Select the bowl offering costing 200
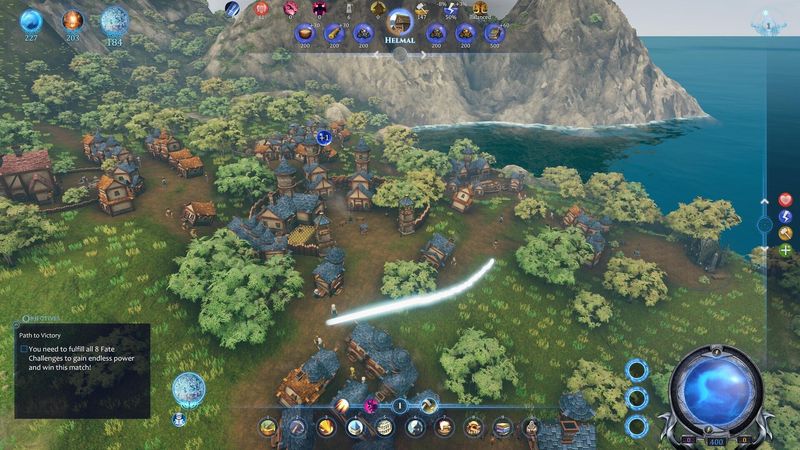The image size is (800, 450). click(305, 33)
